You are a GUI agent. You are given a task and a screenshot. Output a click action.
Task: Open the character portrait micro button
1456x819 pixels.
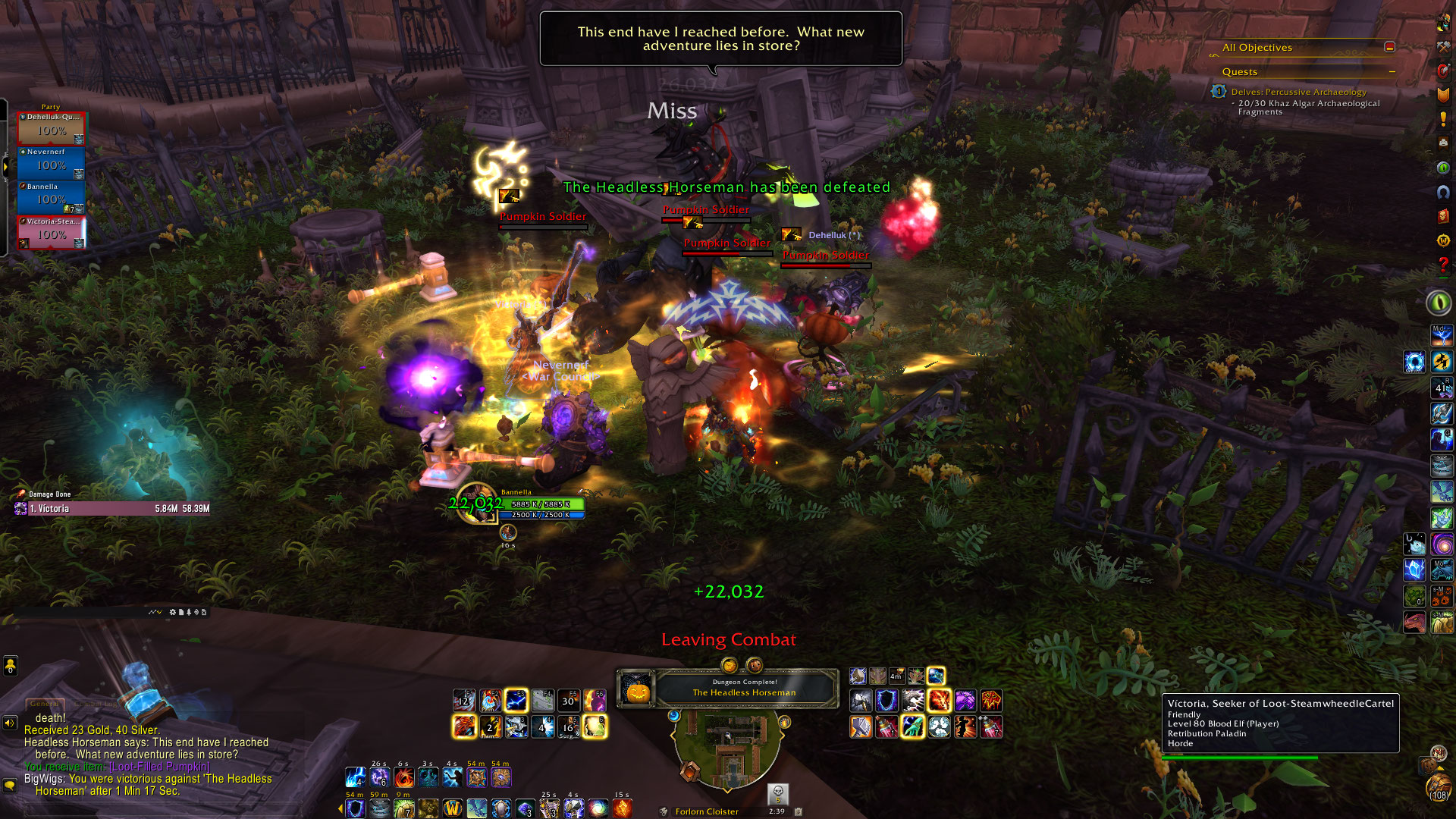[1443, 23]
